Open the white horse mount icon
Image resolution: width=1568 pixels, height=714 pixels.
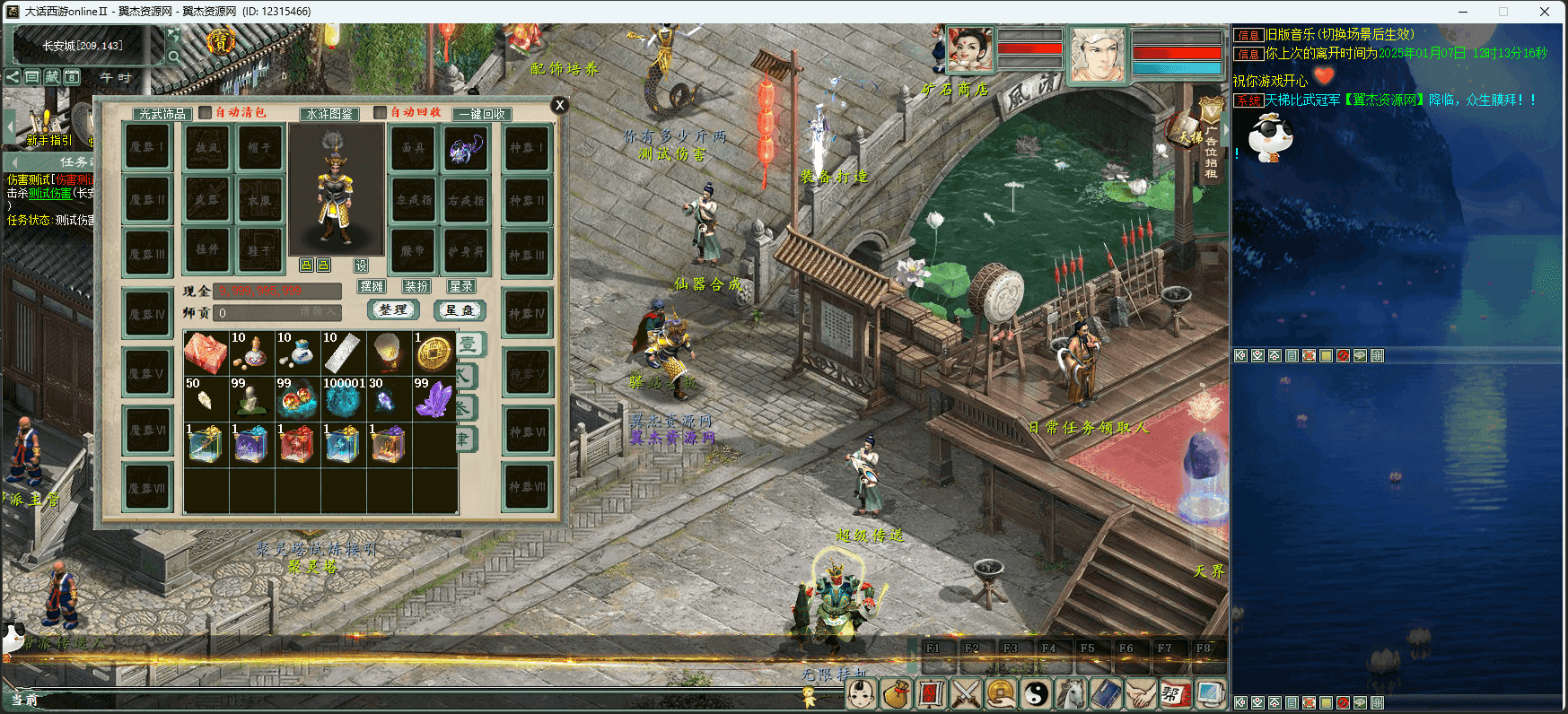point(1072,693)
